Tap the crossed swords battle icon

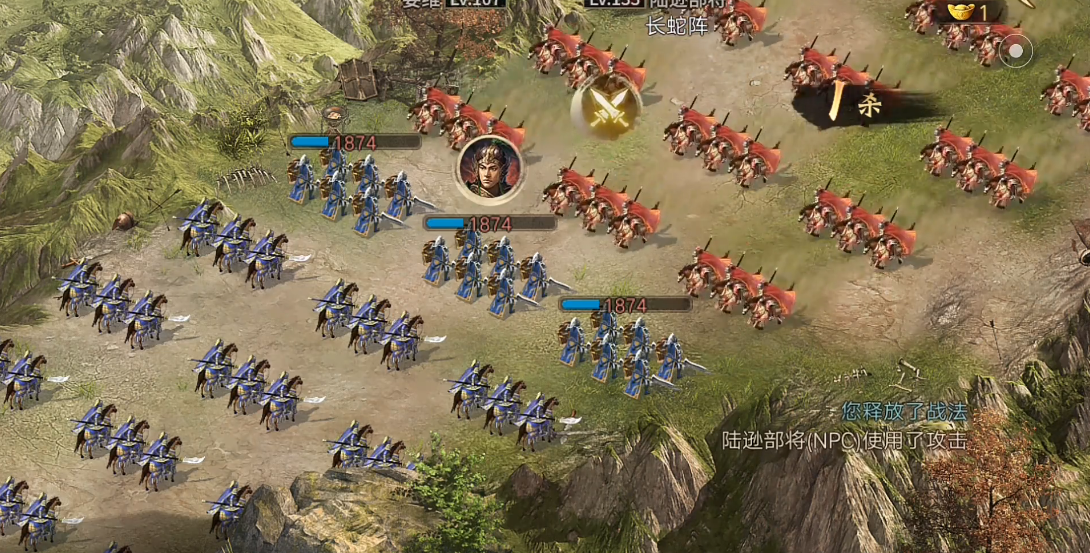tap(605, 107)
